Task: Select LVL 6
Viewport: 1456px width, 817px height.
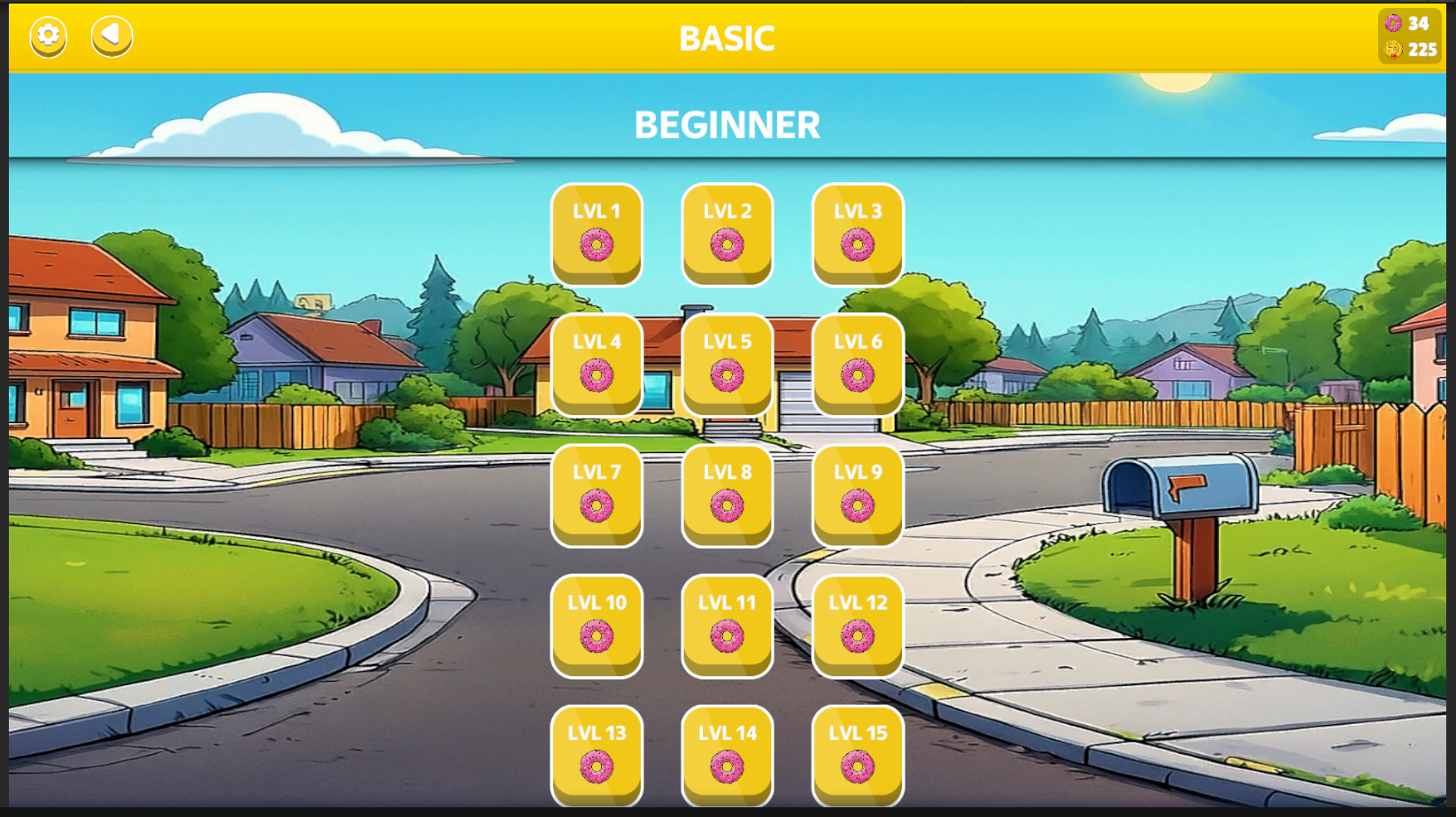Action: click(x=857, y=364)
